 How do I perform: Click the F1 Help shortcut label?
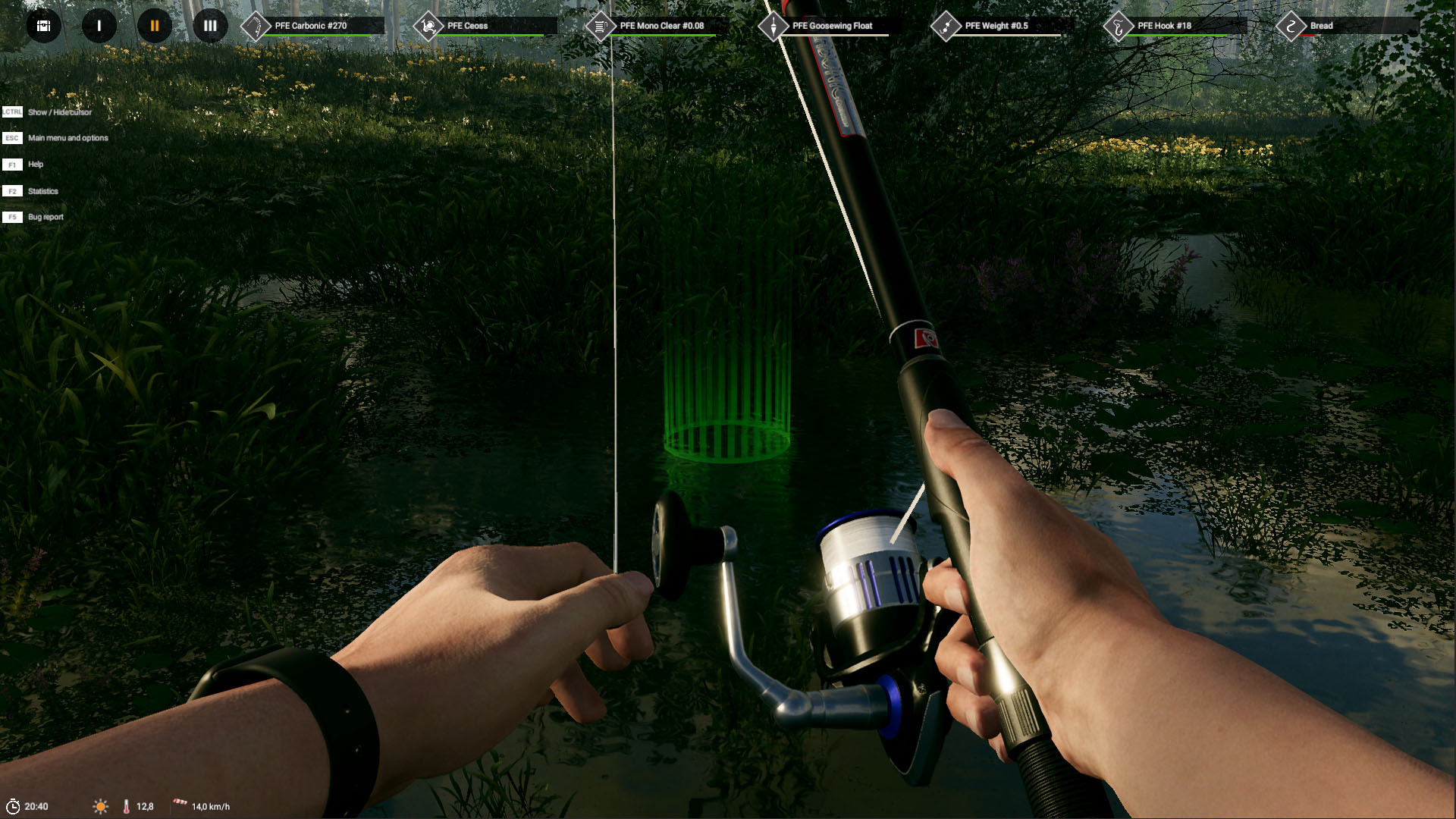35,165
